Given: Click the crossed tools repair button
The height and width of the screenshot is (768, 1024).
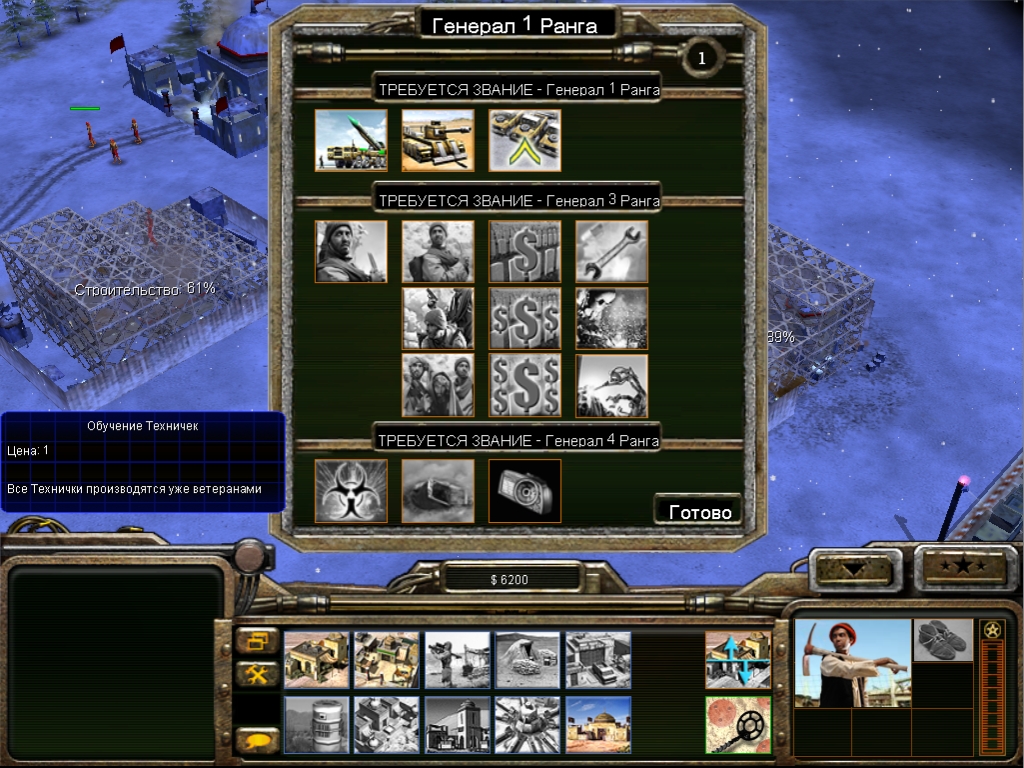Looking at the screenshot, I should 258,674.
